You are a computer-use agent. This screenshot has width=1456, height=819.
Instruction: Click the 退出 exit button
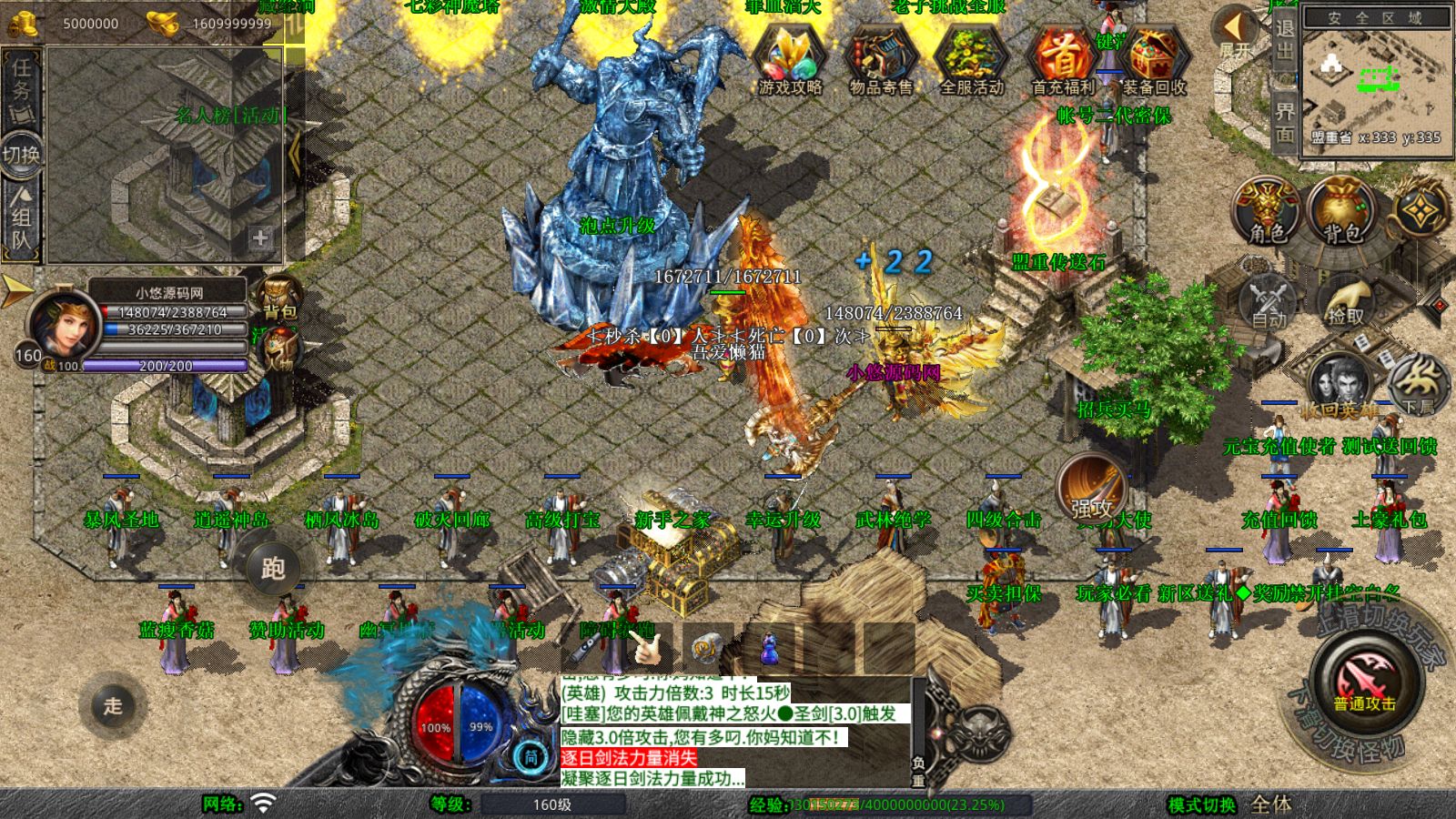point(1284,38)
